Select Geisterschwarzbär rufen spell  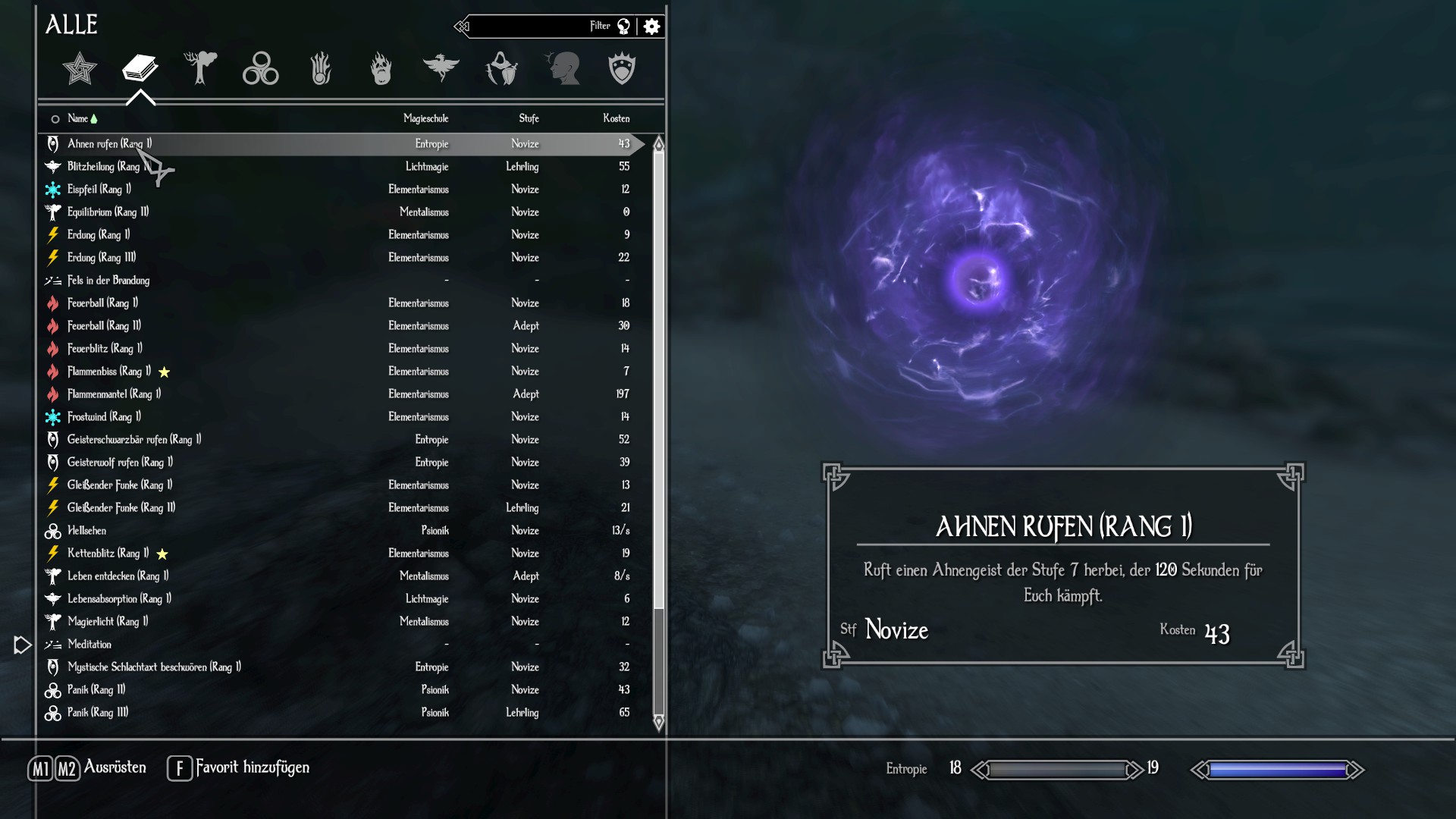(x=134, y=440)
